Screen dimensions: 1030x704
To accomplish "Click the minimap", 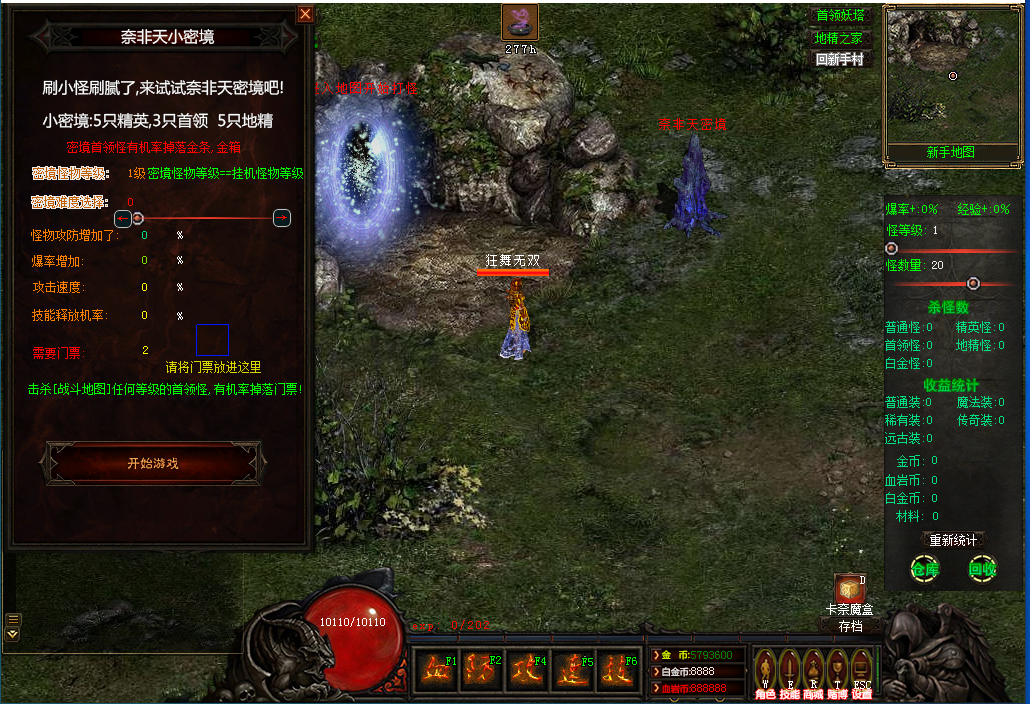I will (x=952, y=75).
